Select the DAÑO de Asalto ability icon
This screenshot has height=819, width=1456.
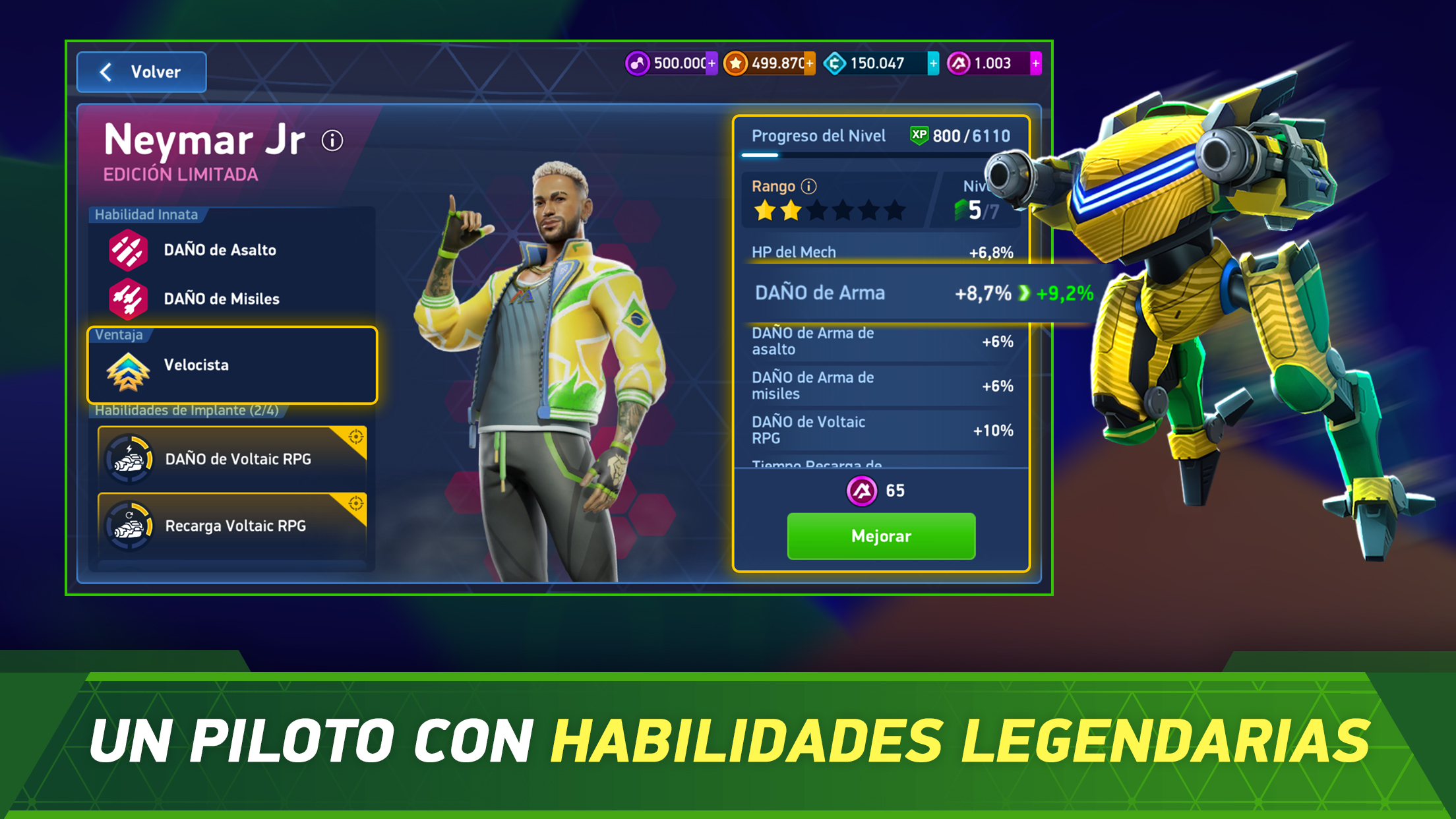pos(130,249)
